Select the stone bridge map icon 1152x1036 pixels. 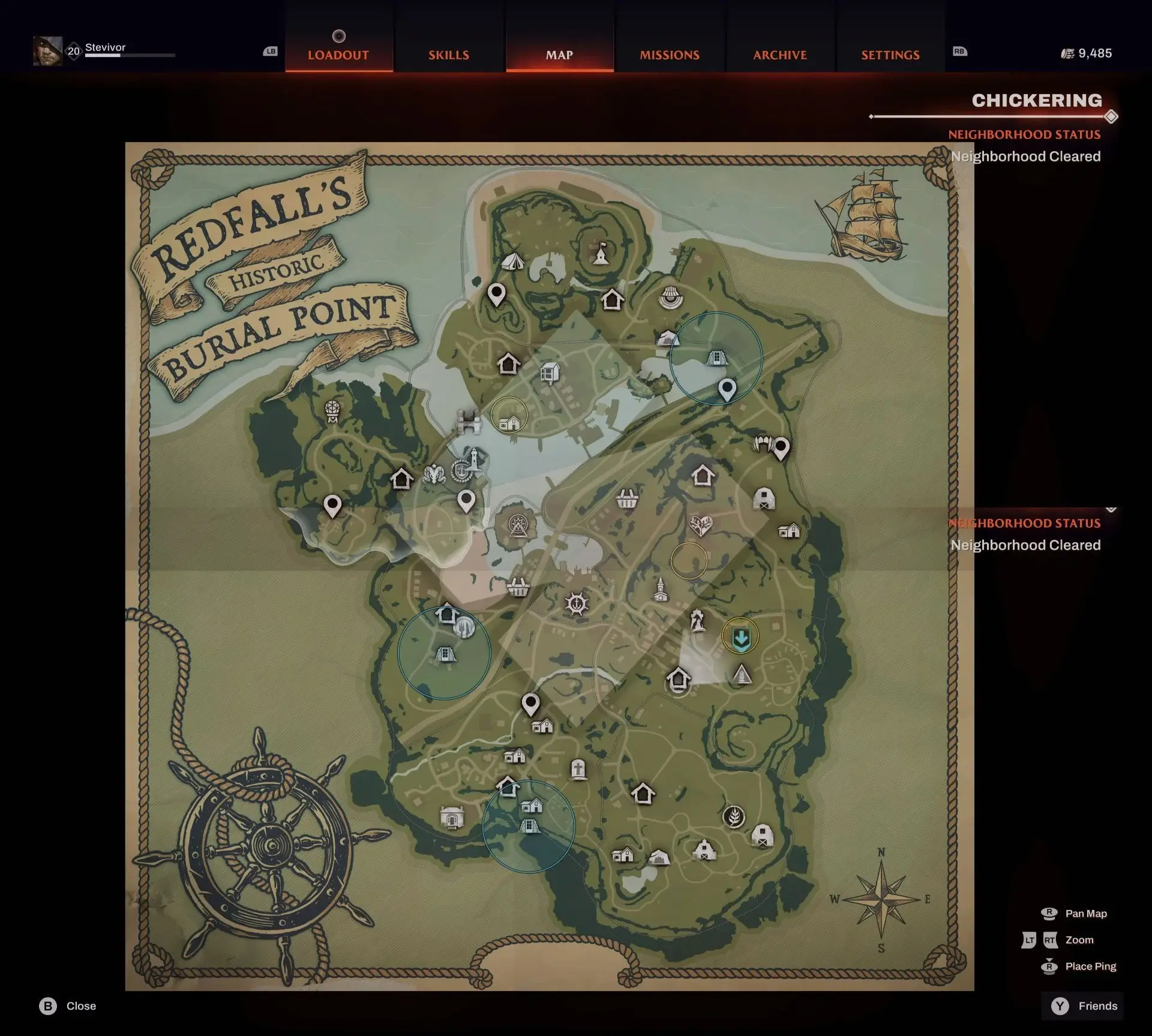point(469,421)
